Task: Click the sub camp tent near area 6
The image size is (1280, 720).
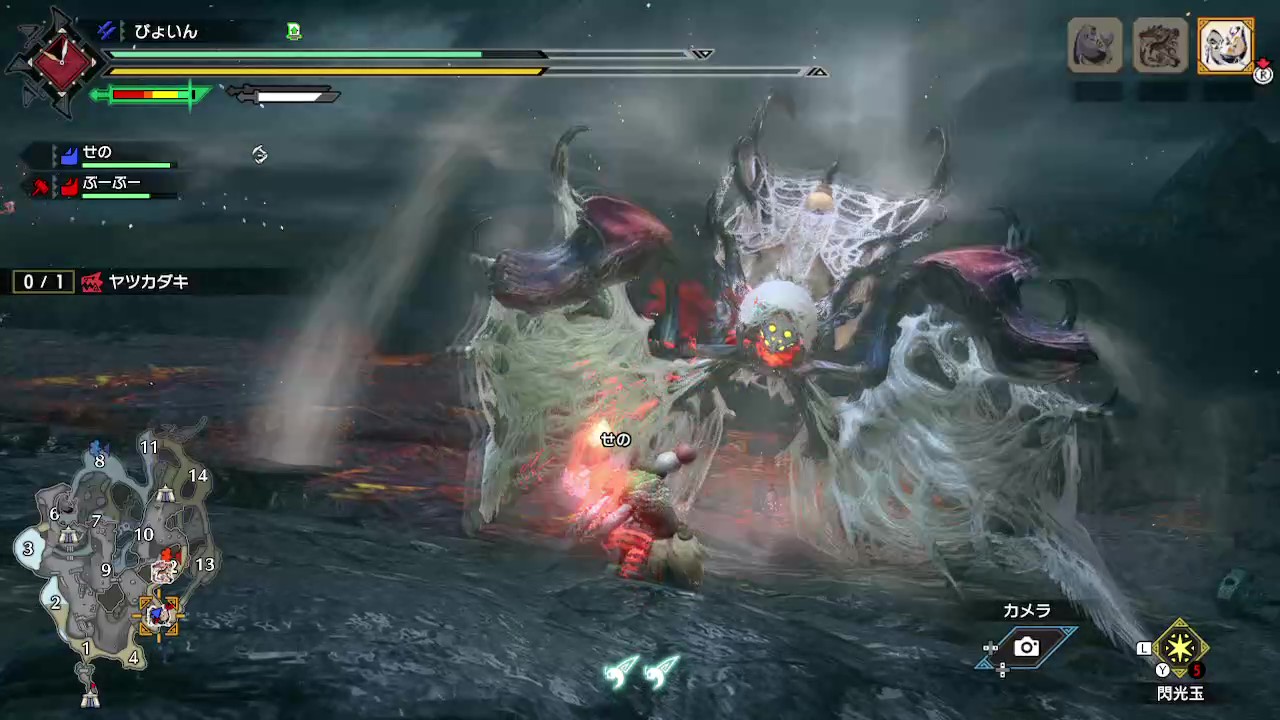Action: (x=68, y=537)
